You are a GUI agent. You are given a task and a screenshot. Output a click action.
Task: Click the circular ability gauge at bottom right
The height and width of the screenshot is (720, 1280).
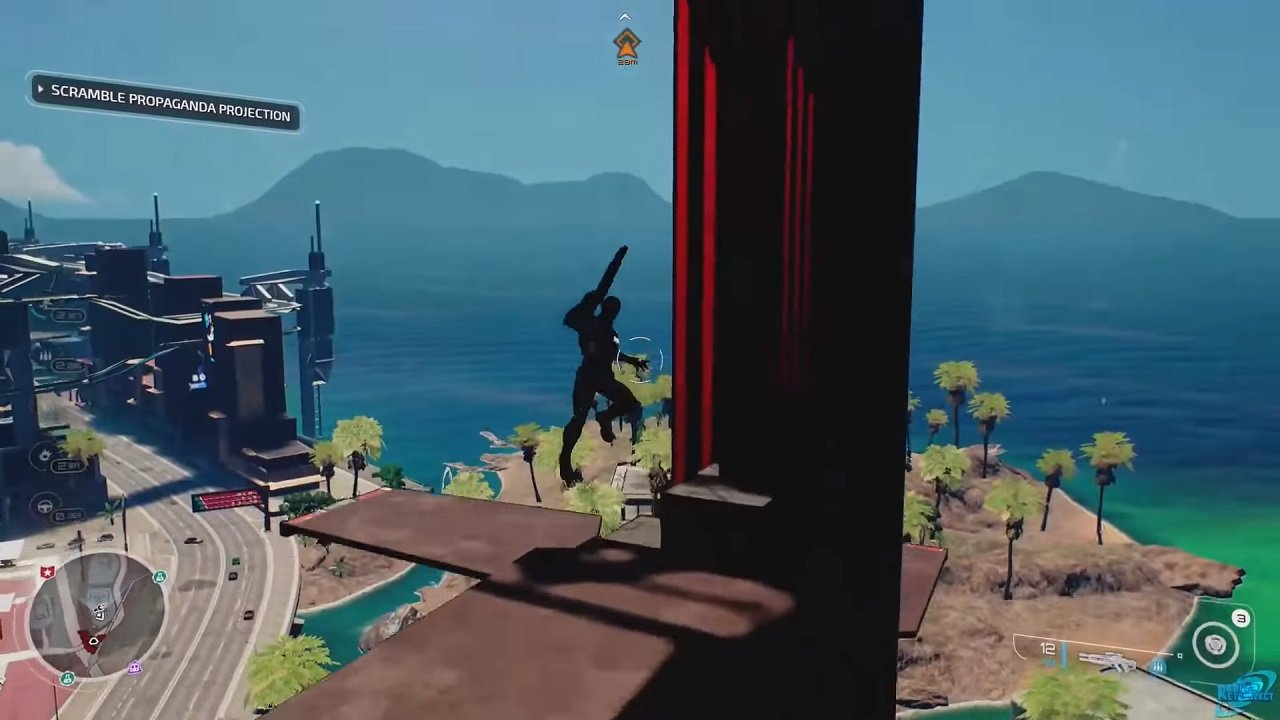point(1217,644)
